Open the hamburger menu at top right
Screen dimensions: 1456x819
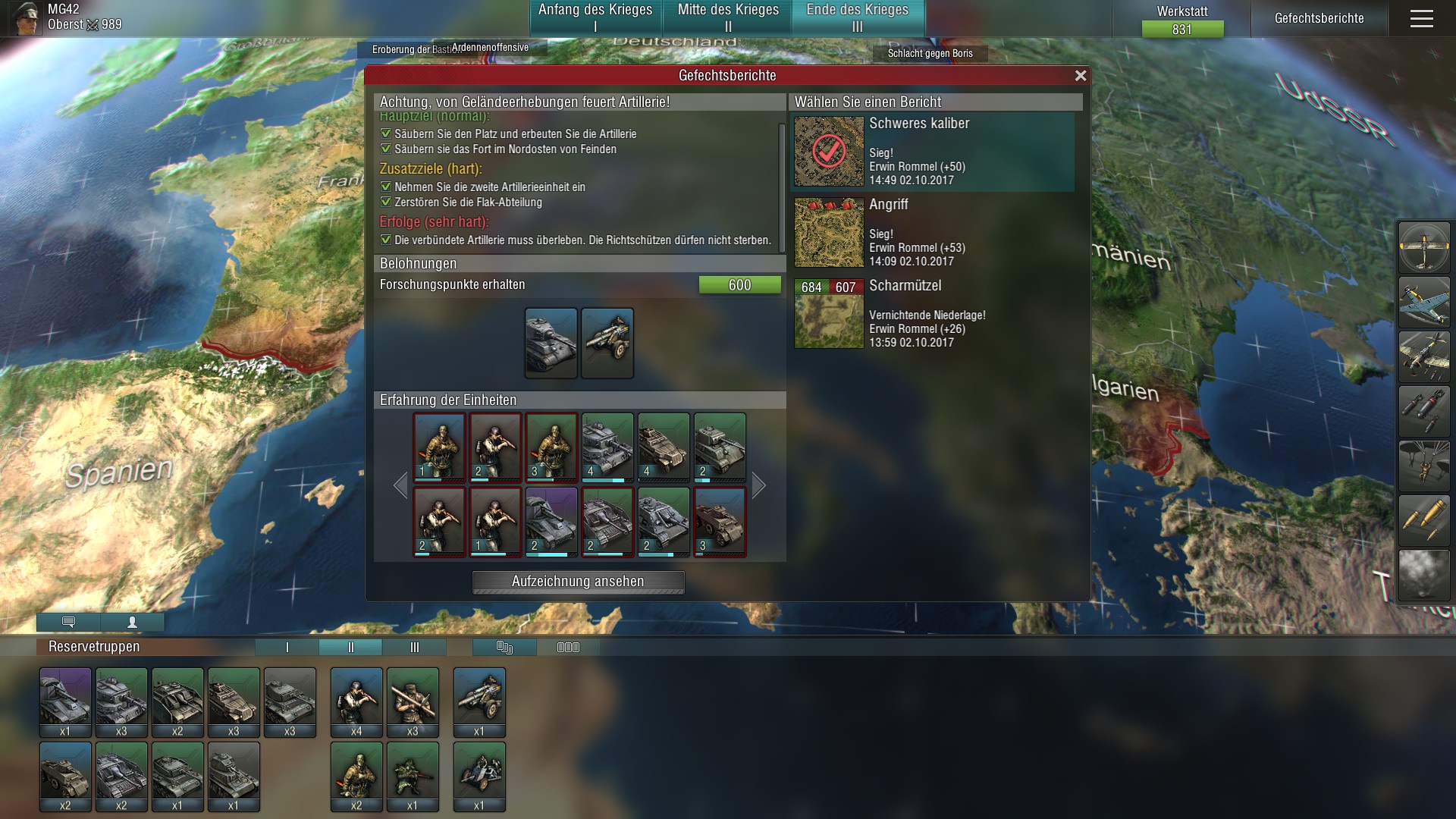(x=1423, y=18)
